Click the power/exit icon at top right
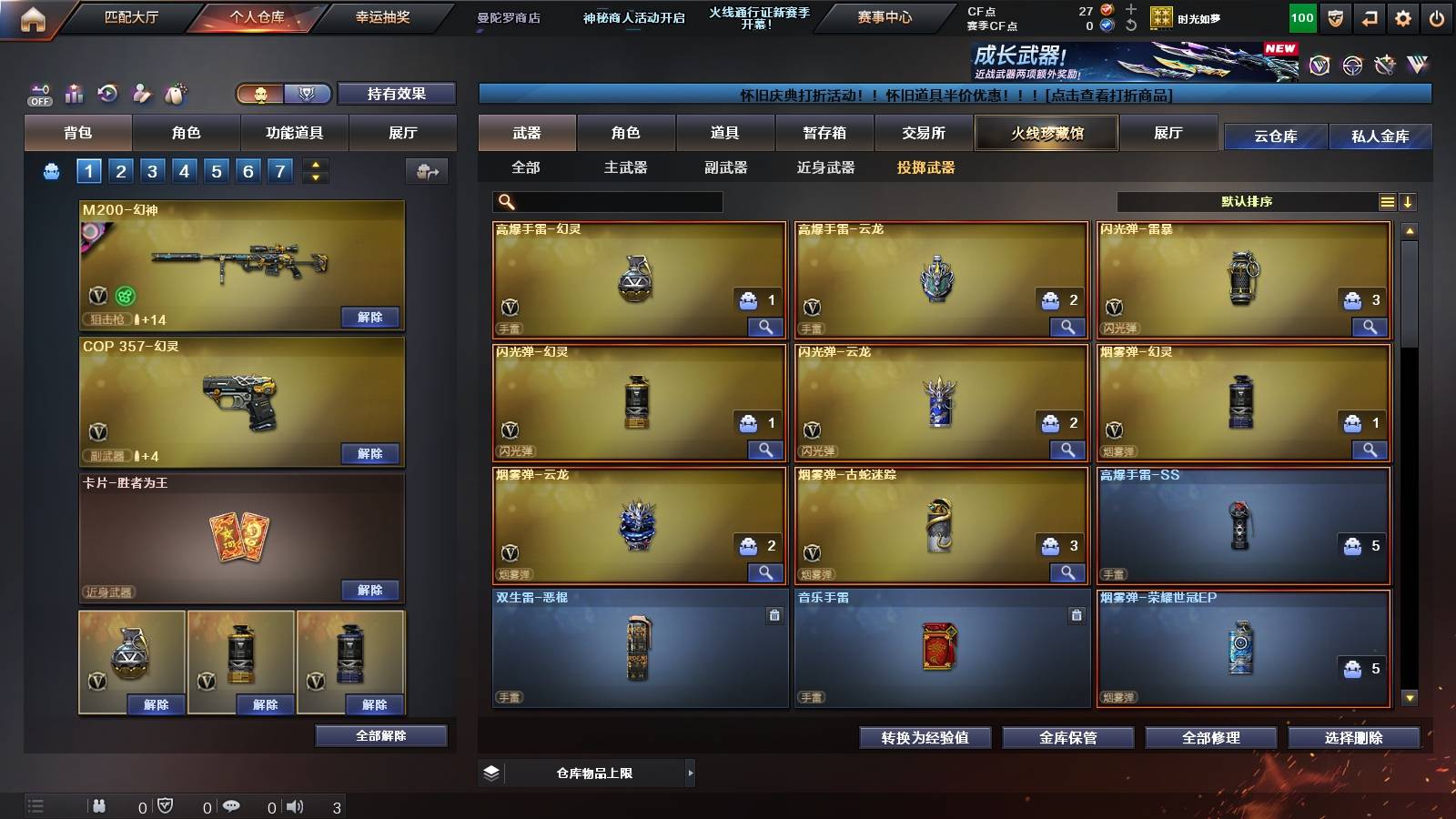 click(x=1437, y=17)
